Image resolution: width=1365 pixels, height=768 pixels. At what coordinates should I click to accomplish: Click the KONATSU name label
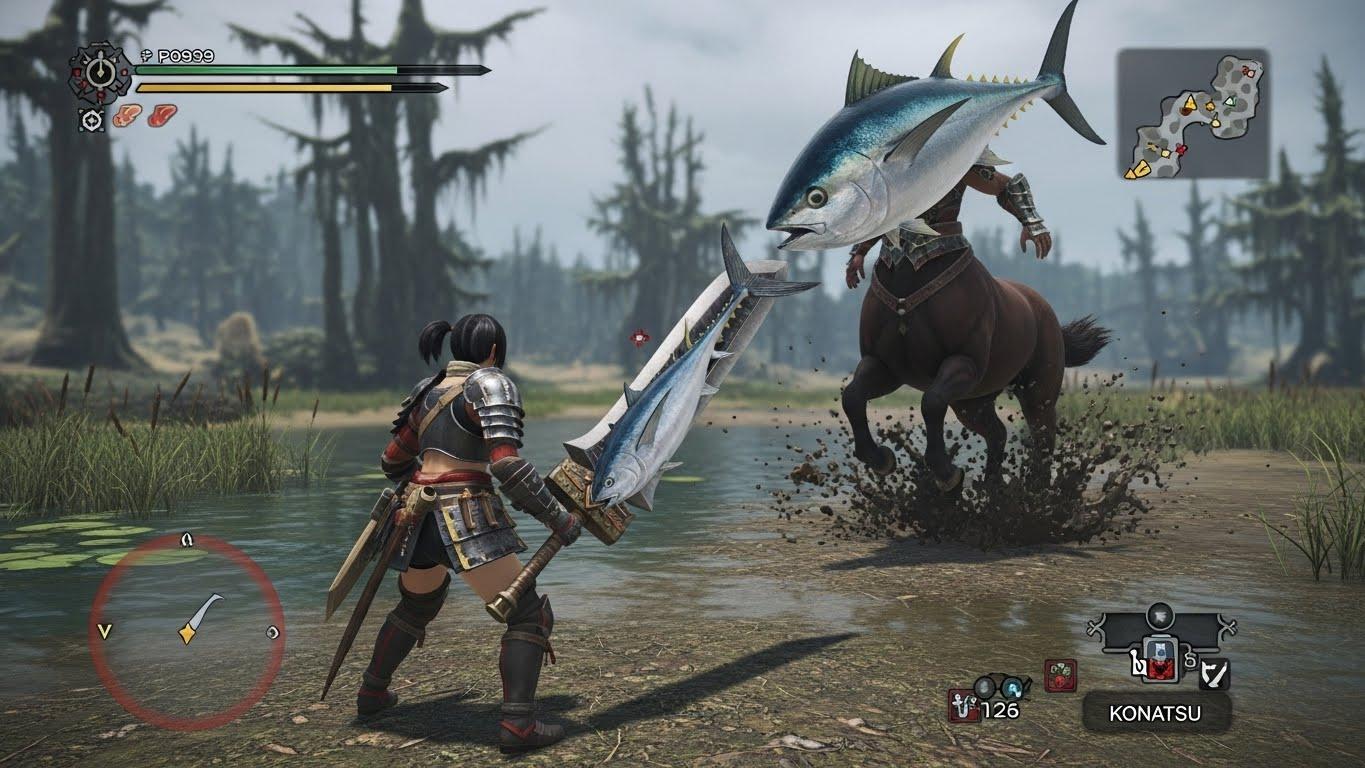tap(1155, 714)
